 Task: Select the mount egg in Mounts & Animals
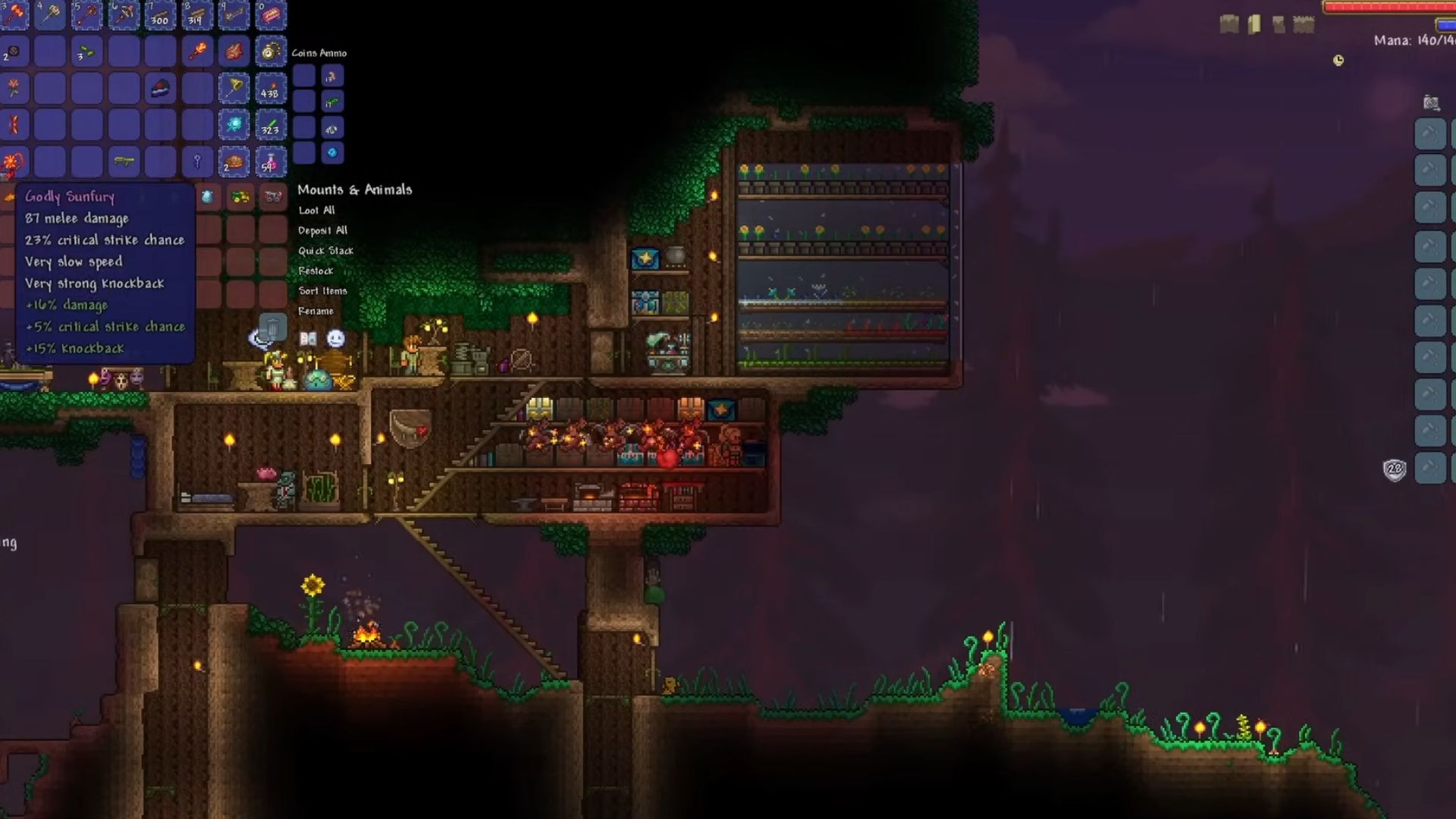(x=207, y=196)
